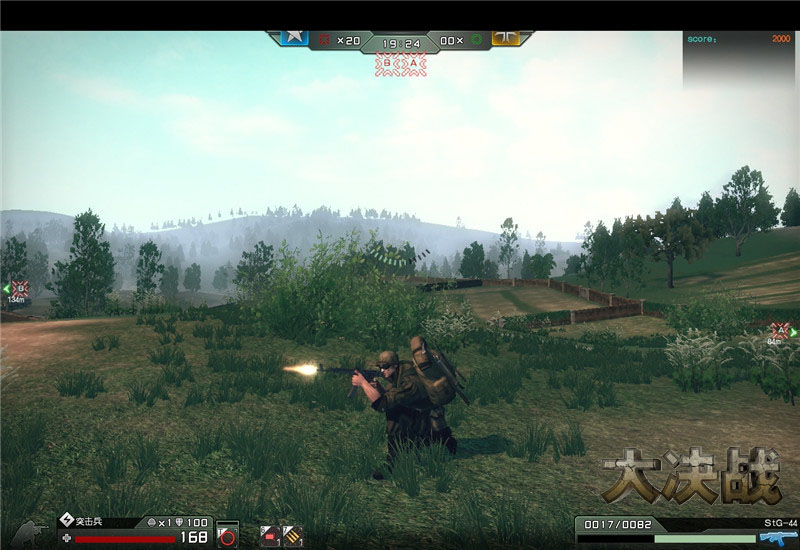This screenshot has width=800, height=550.
Task: Select the yellow ammo stripes item slot
Action: [x=292, y=535]
